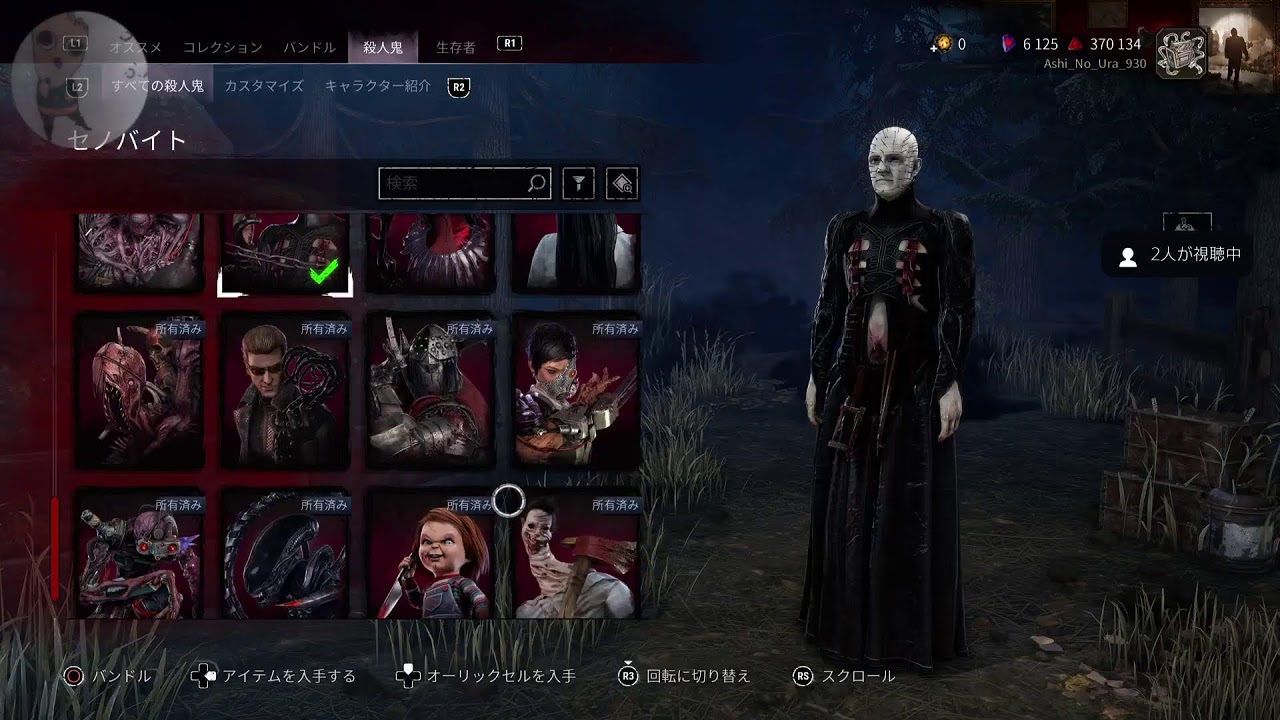Choose the Xenomorph killer tile
Viewport: 1280px width, 720px height.
(x=285, y=553)
